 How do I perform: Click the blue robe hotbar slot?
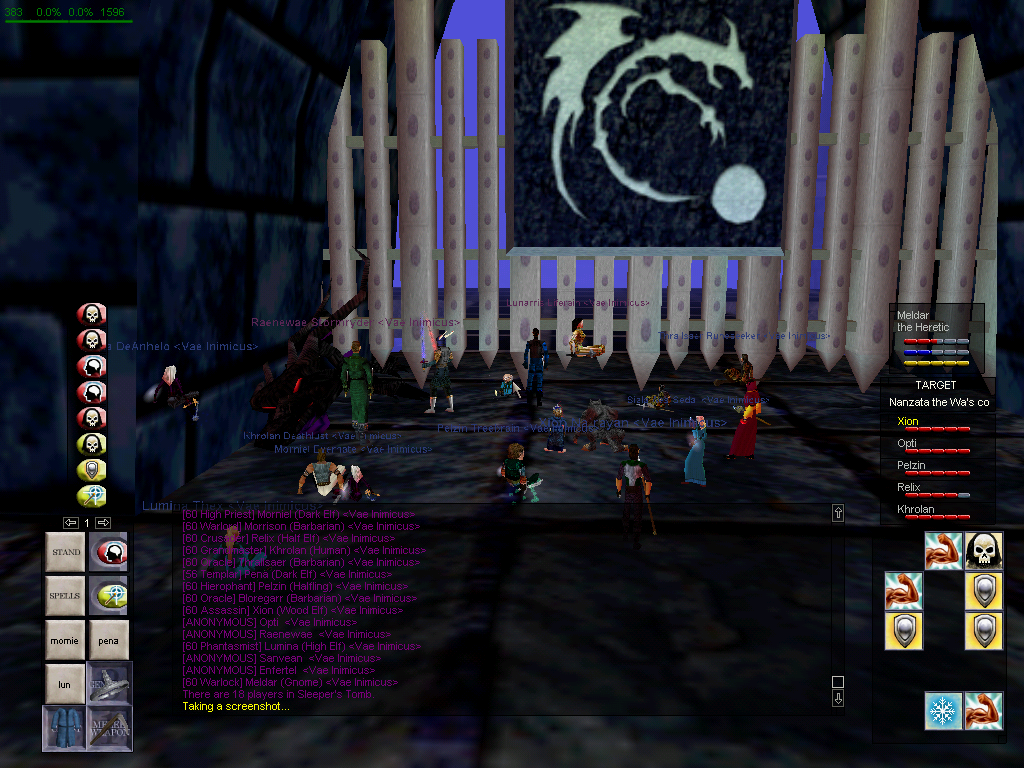[65, 728]
